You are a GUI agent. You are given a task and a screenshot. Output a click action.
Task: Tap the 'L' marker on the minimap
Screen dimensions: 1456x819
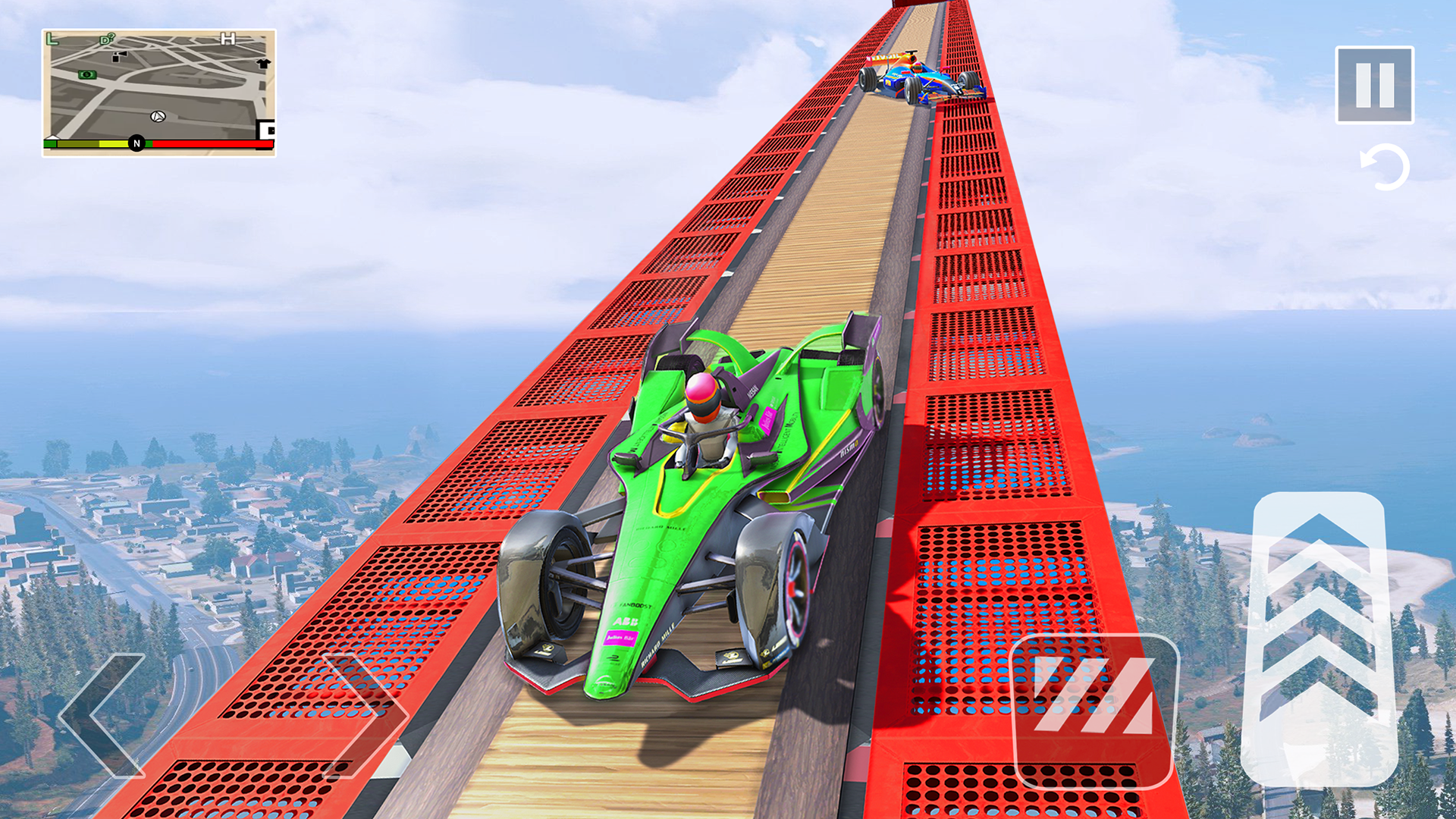point(52,39)
